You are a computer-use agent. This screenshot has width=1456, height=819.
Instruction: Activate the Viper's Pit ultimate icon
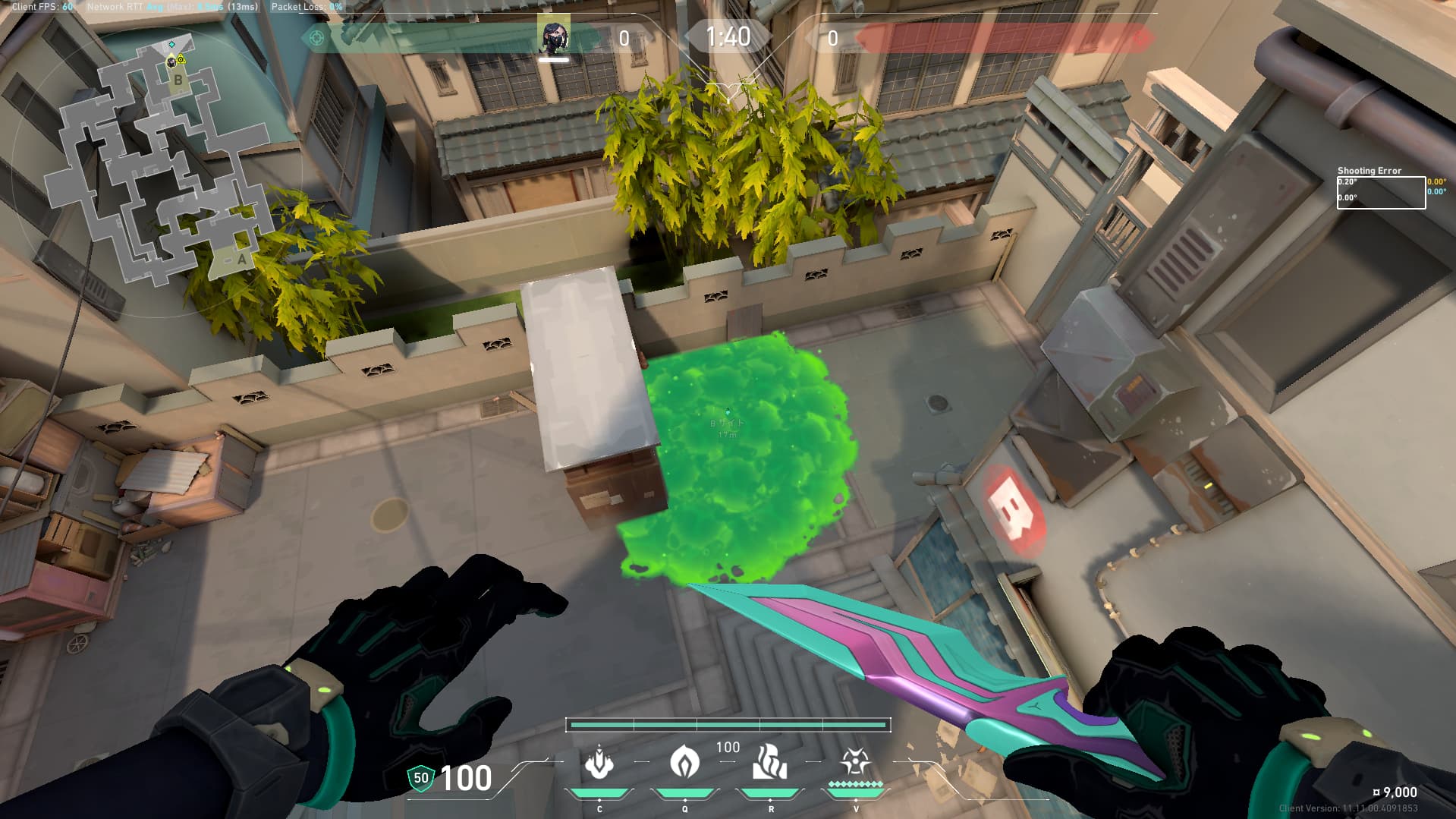855,762
